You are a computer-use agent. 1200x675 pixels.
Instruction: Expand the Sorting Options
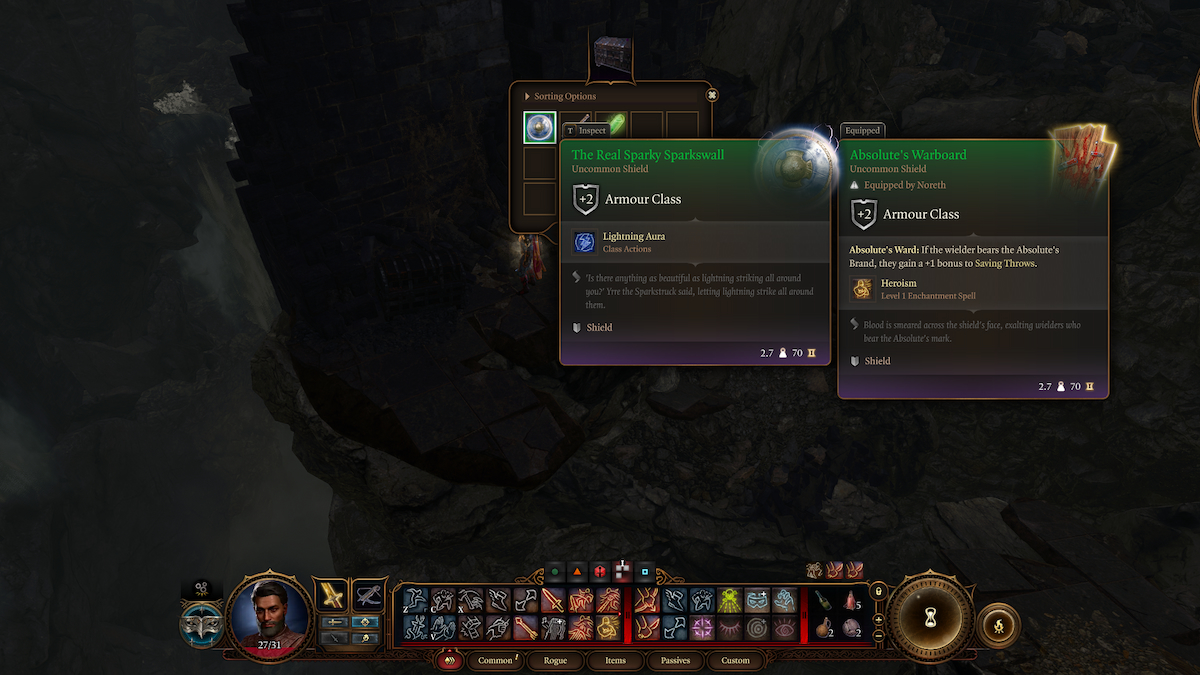pos(528,96)
